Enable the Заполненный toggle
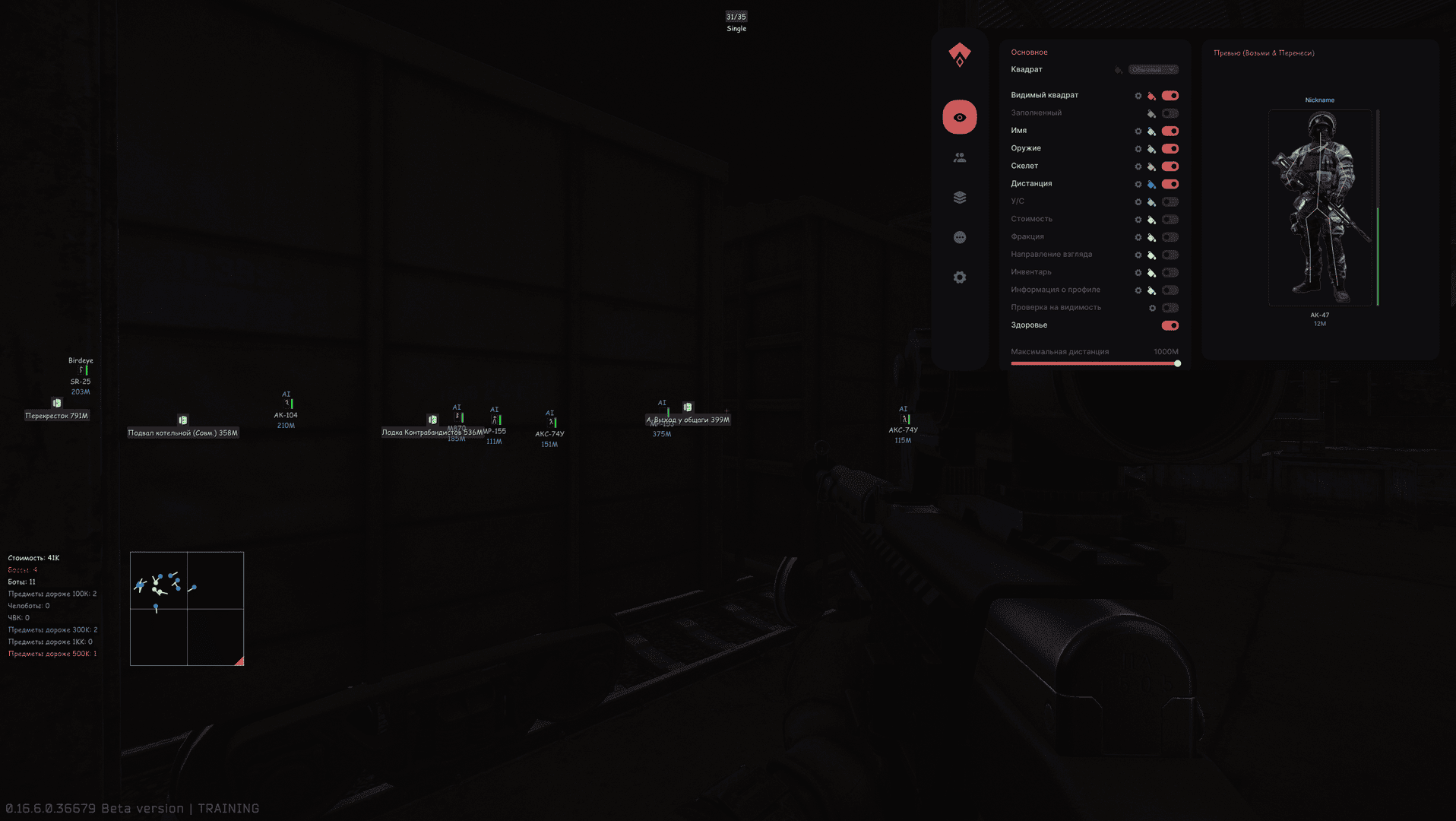Image resolution: width=1456 pixels, height=821 pixels. point(1170,113)
